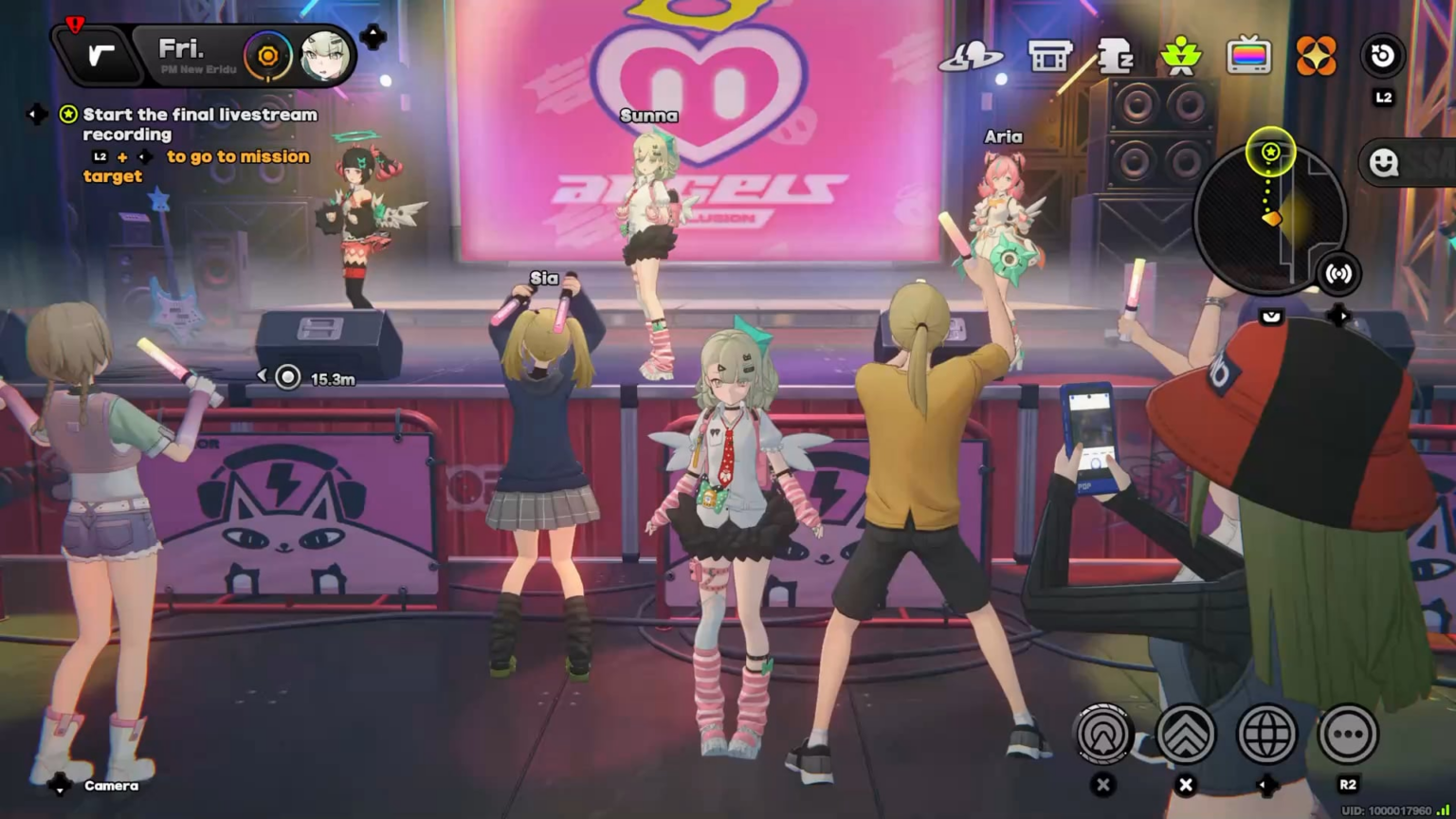Screen dimensions: 1456x819
Task: Click the Camera button at bottom left
Action: 111,786
